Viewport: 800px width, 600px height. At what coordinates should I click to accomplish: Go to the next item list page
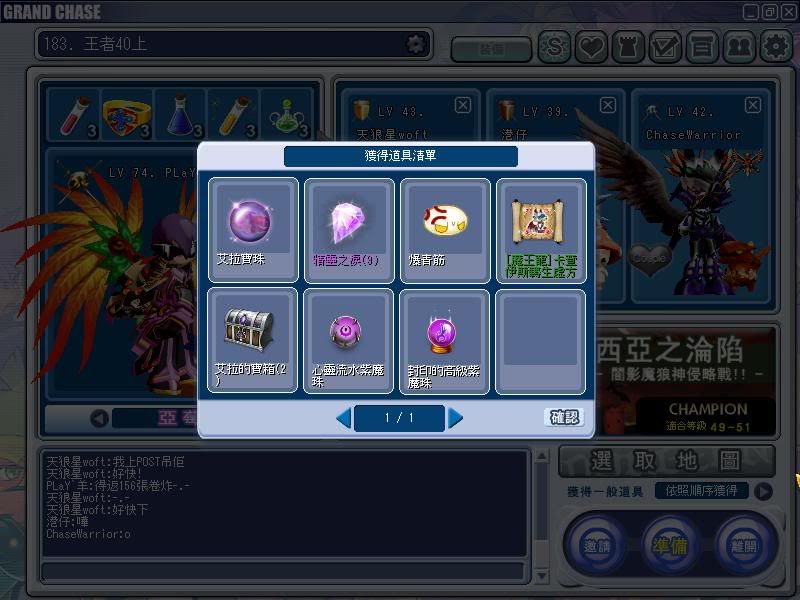tap(456, 418)
